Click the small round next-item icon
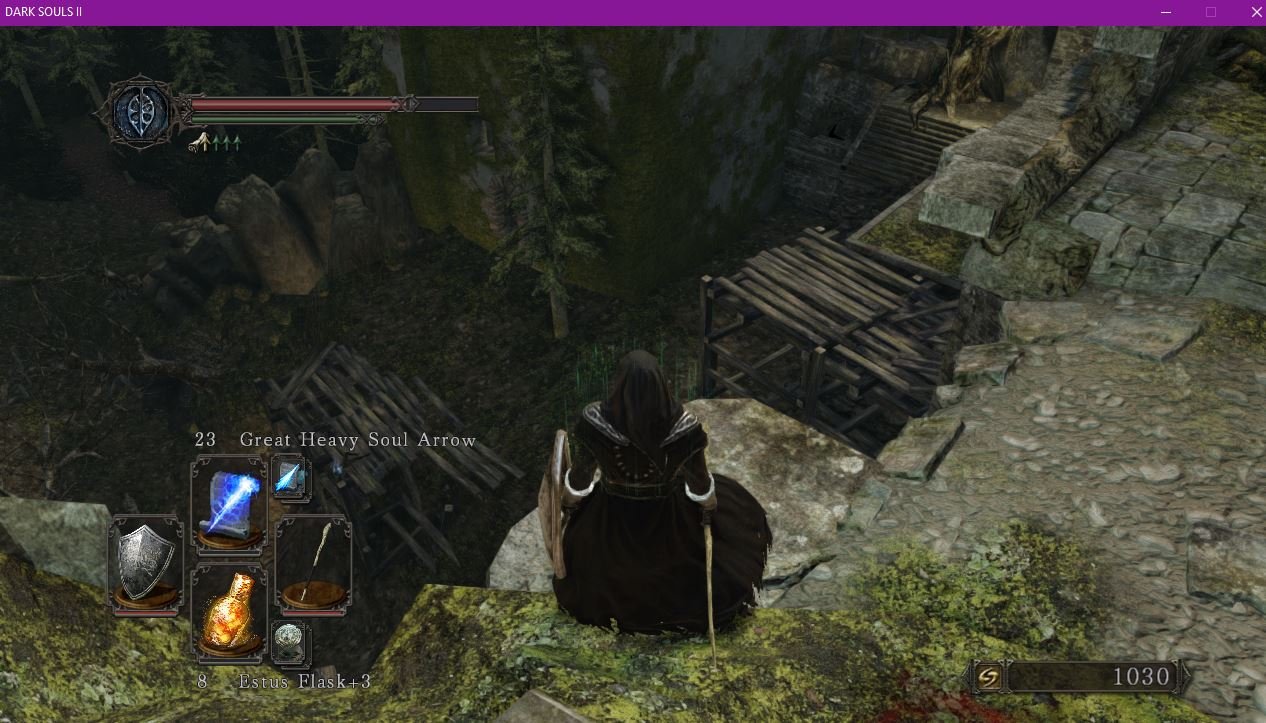The image size is (1266, 723). (290, 641)
